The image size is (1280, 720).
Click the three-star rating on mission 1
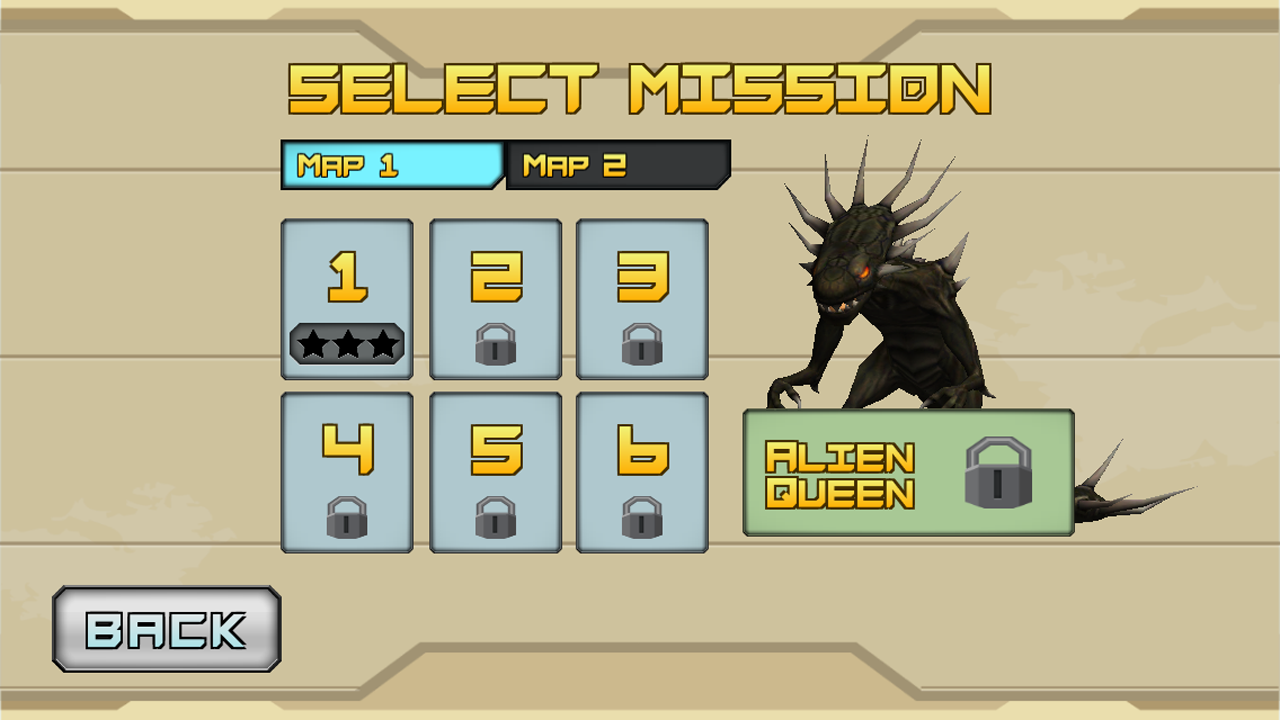(346, 344)
